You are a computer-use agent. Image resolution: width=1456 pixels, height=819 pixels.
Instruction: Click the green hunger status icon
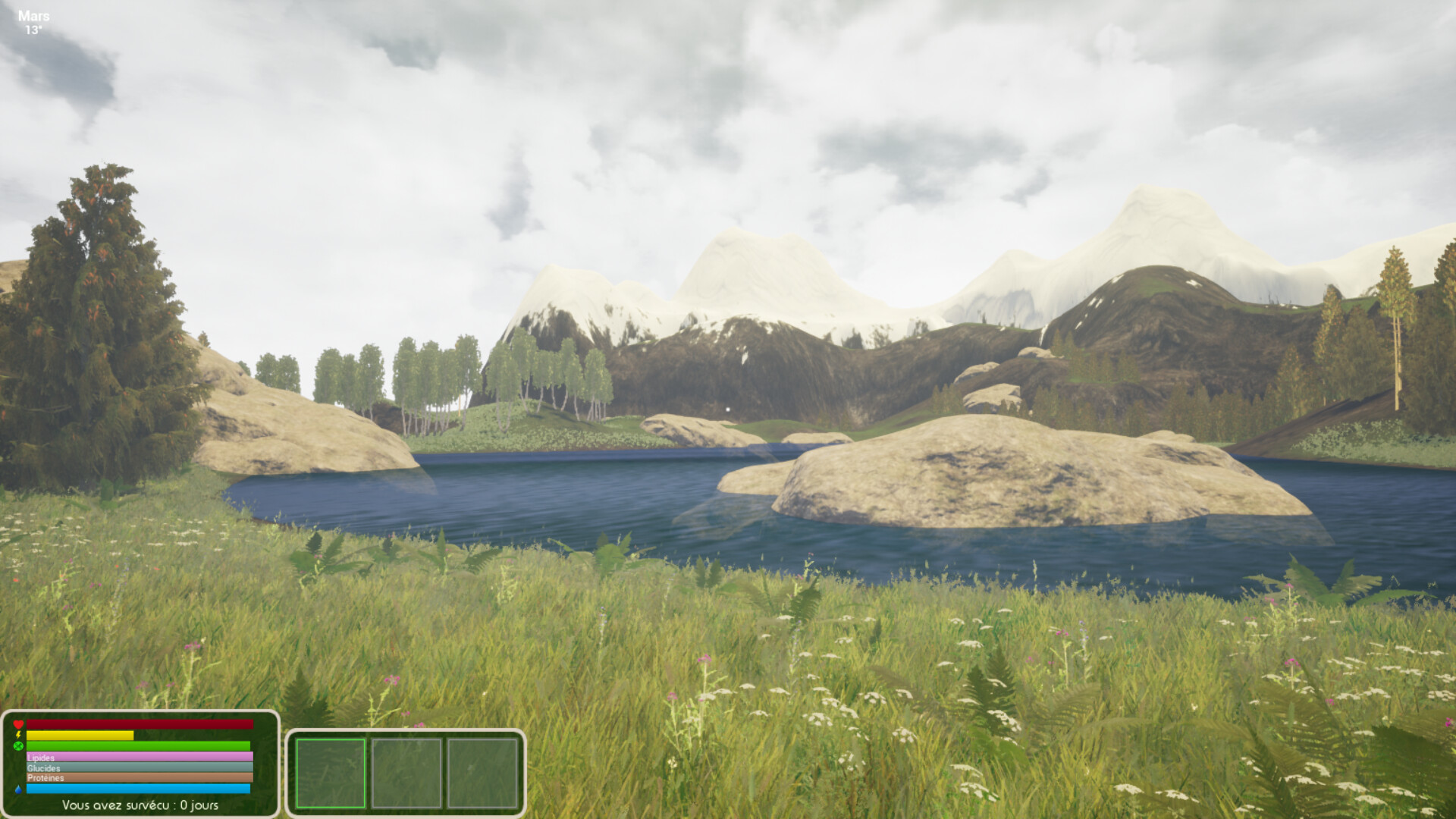click(x=17, y=746)
